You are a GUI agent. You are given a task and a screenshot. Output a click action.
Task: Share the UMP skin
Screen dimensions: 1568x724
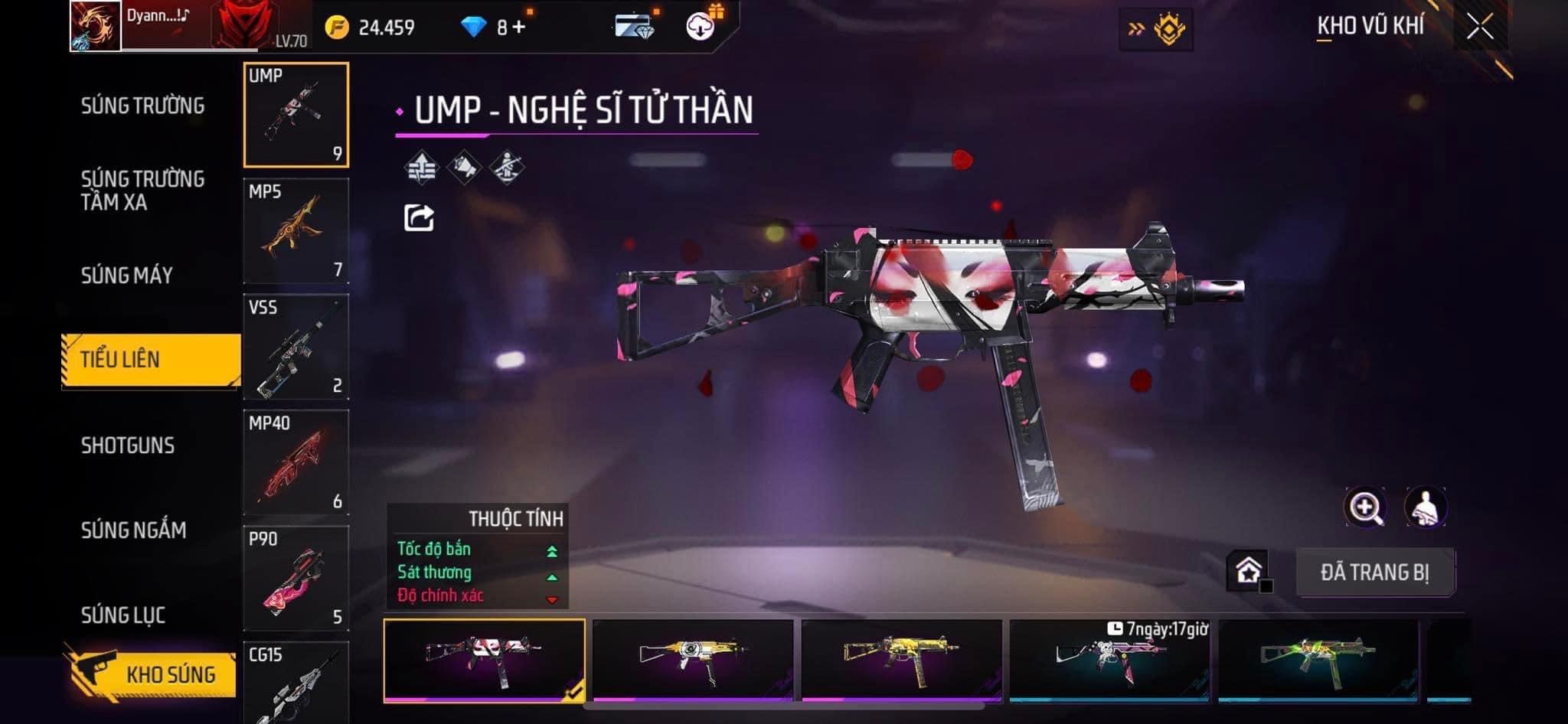tap(419, 218)
